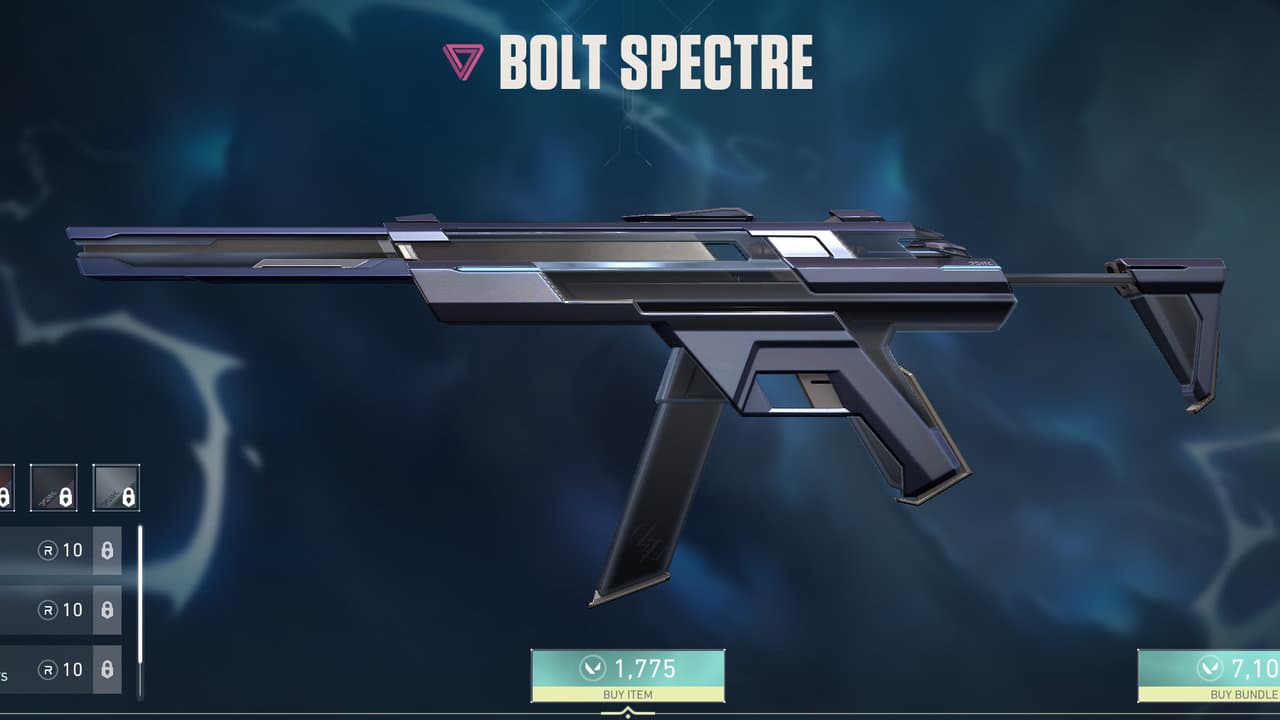Expand the details chevron at bottom center

[x=628, y=712]
